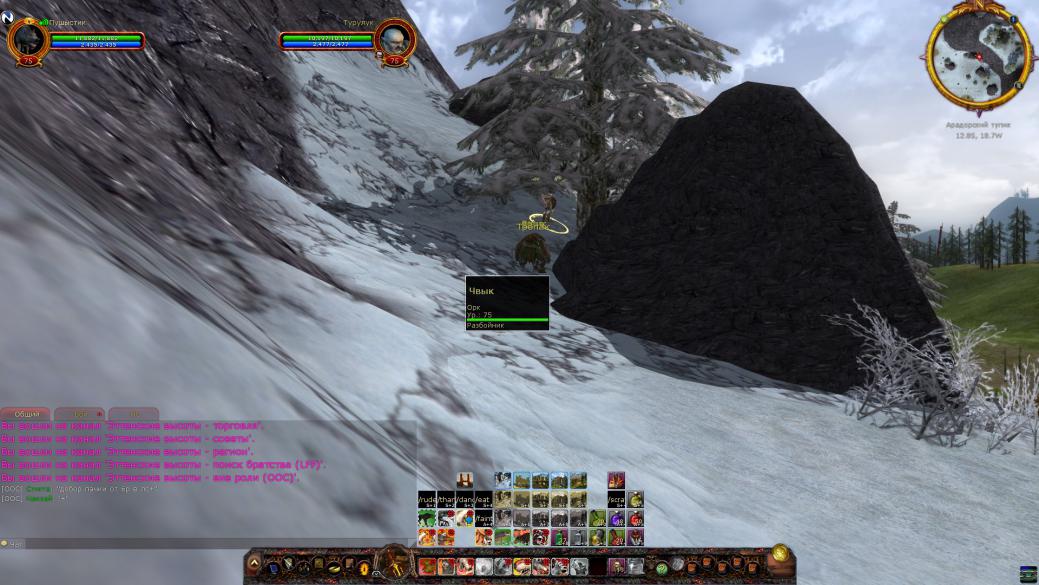Toggle the auto-attack sword emblem

pos(395,563)
